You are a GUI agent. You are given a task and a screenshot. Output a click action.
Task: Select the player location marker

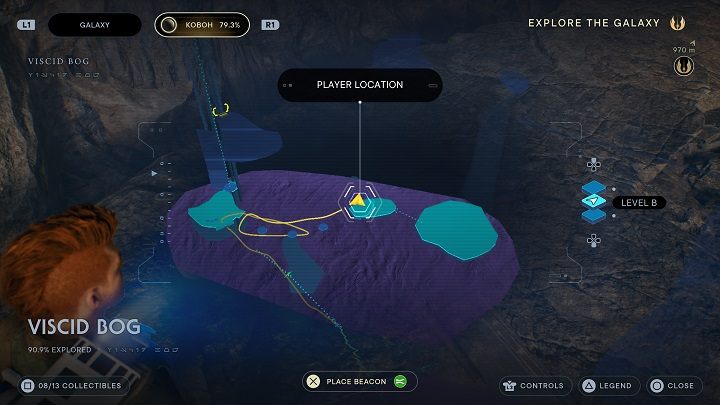pyautogui.click(x=358, y=201)
